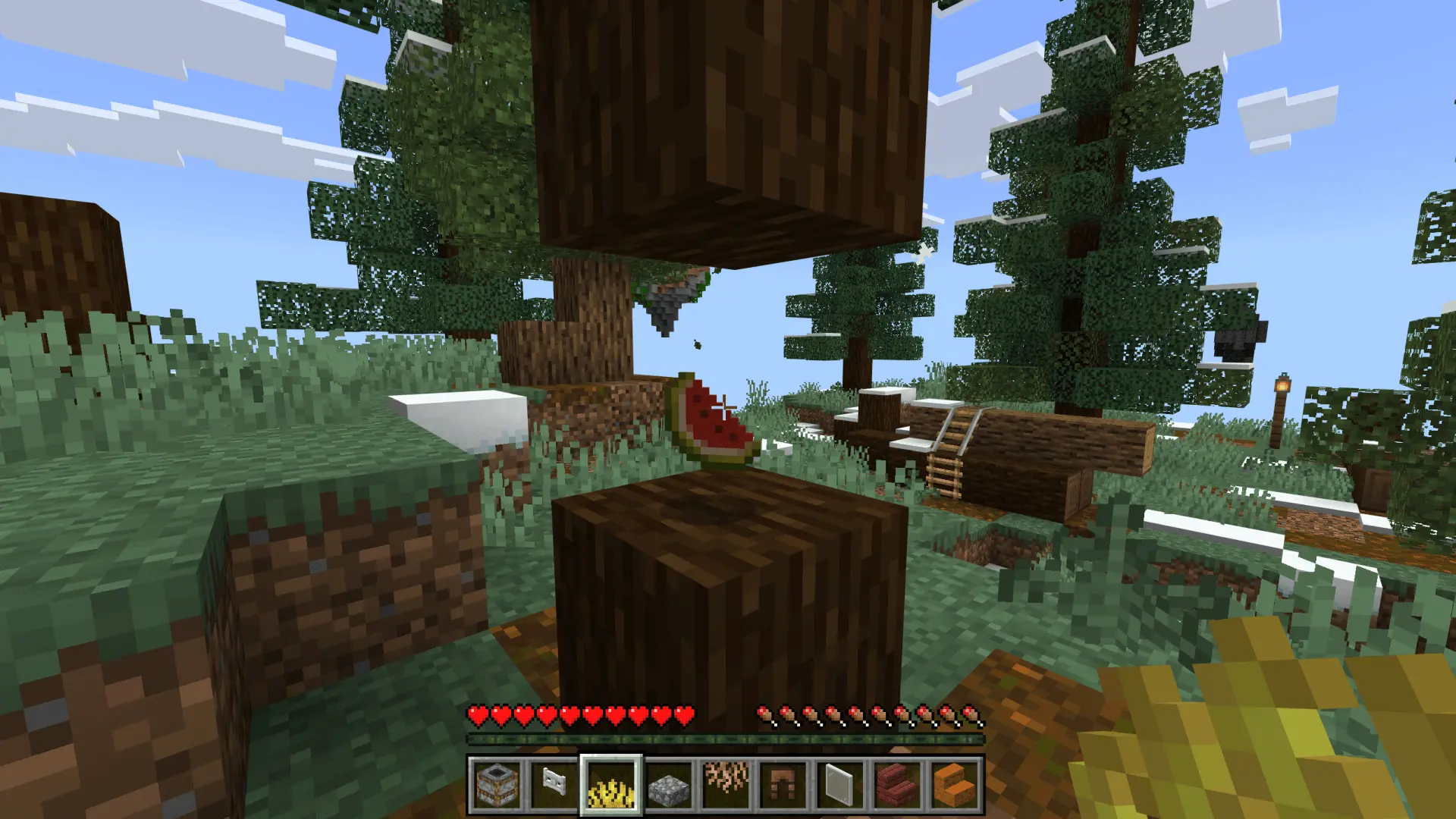Select the yellow grass item slot
The height and width of the screenshot is (819, 1456).
[x=611, y=785]
